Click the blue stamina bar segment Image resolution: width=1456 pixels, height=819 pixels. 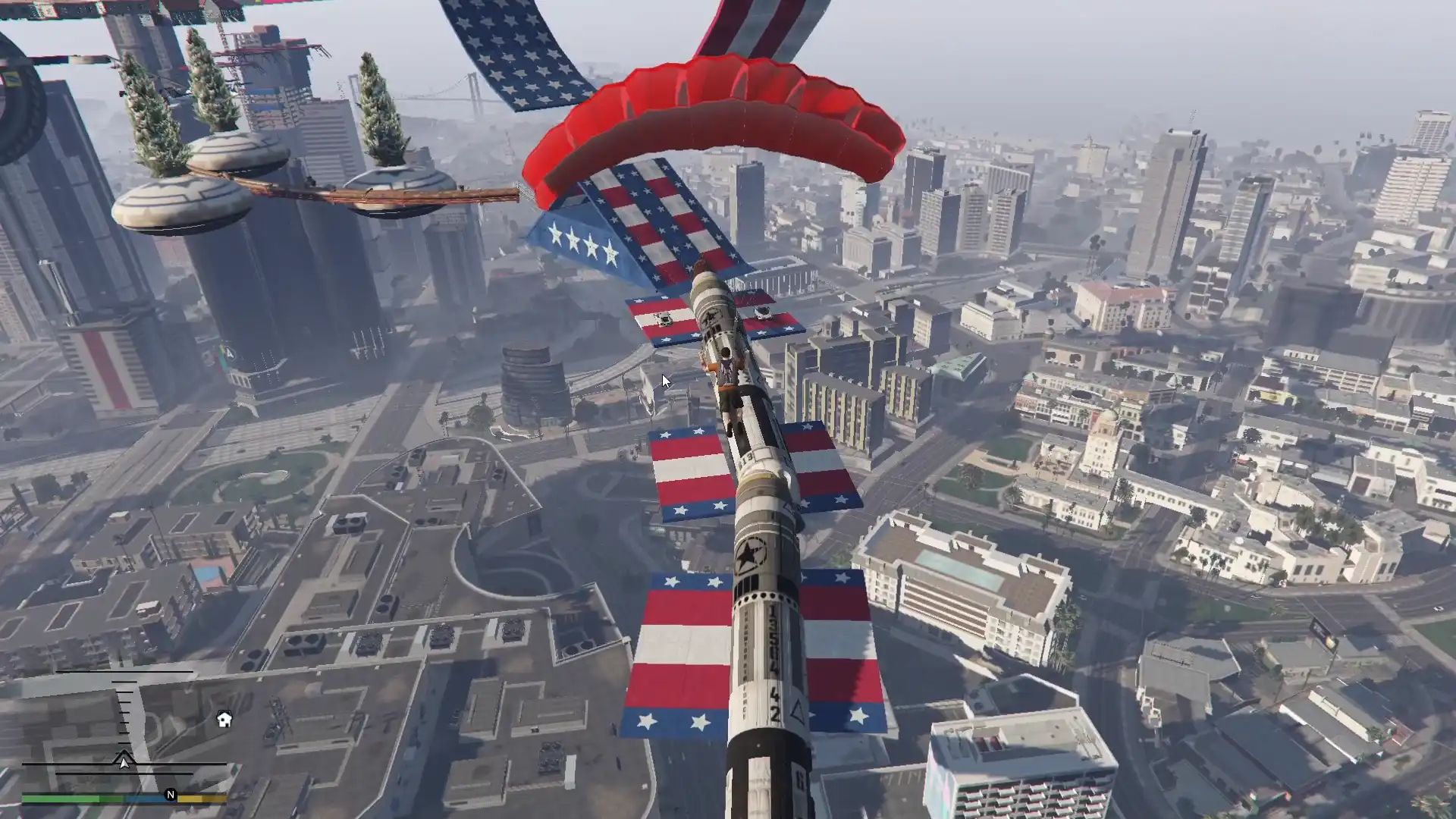pyautogui.click(x=144, y=798)
